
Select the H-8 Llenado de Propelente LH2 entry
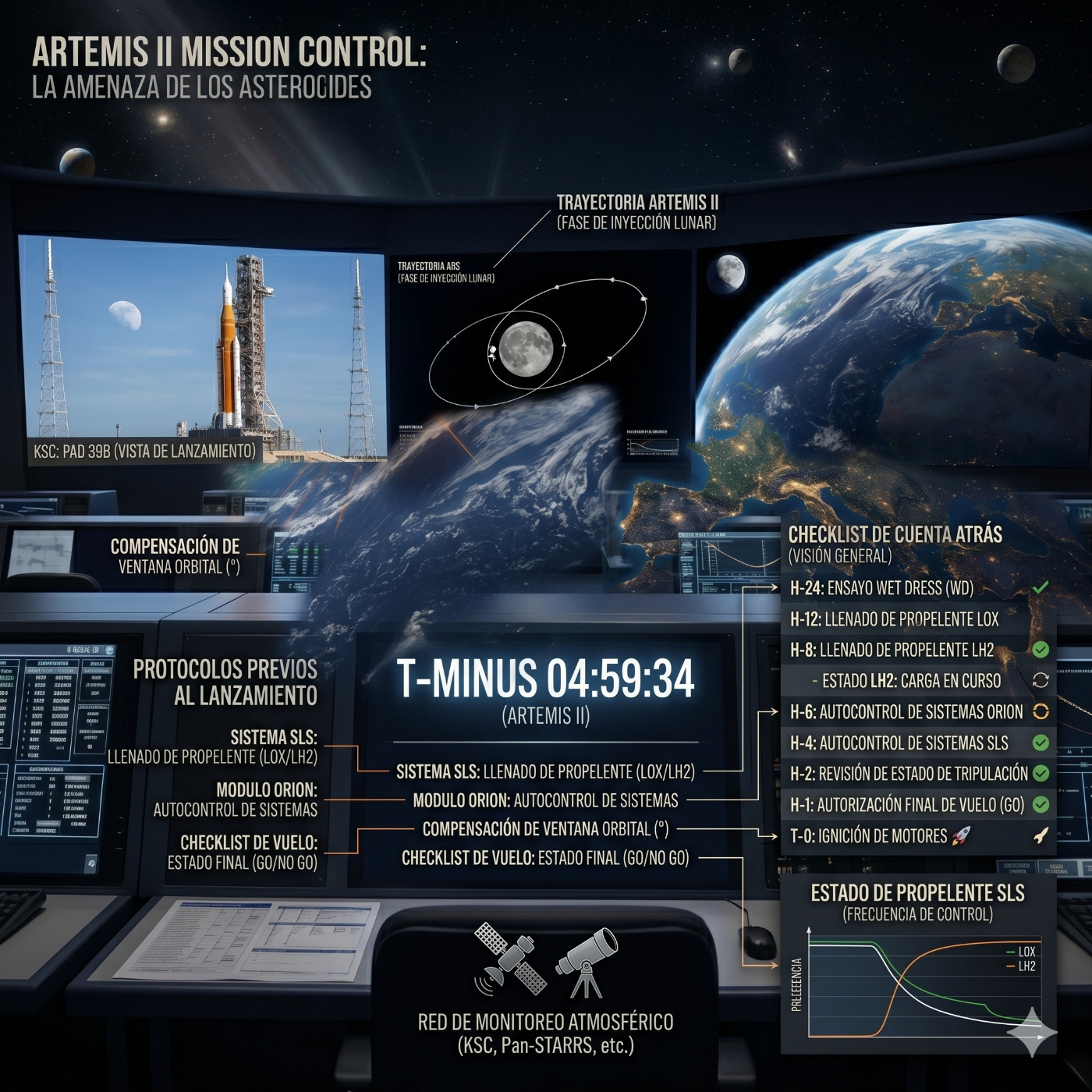892,650
